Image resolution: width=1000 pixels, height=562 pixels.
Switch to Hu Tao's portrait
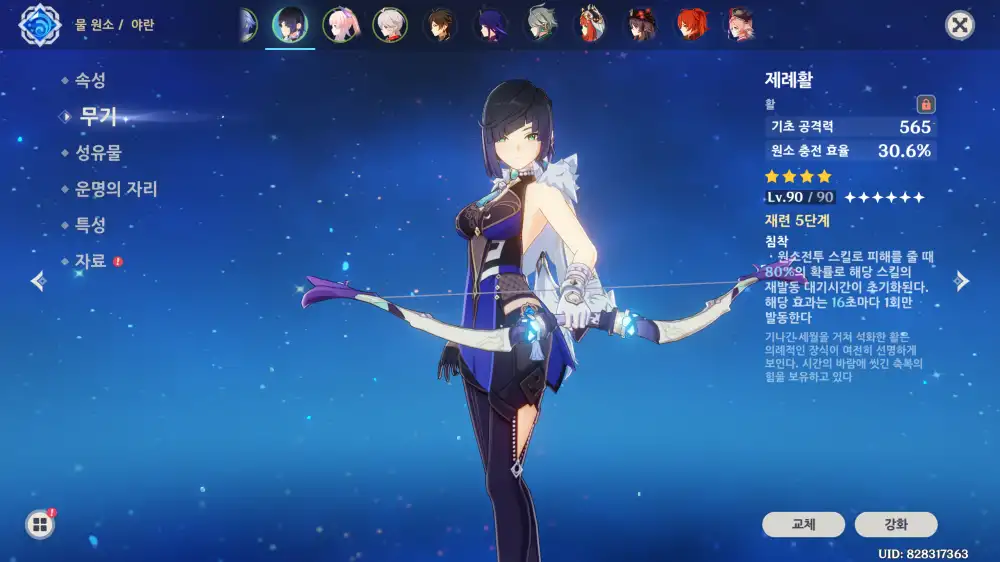[x=641, y=25]
